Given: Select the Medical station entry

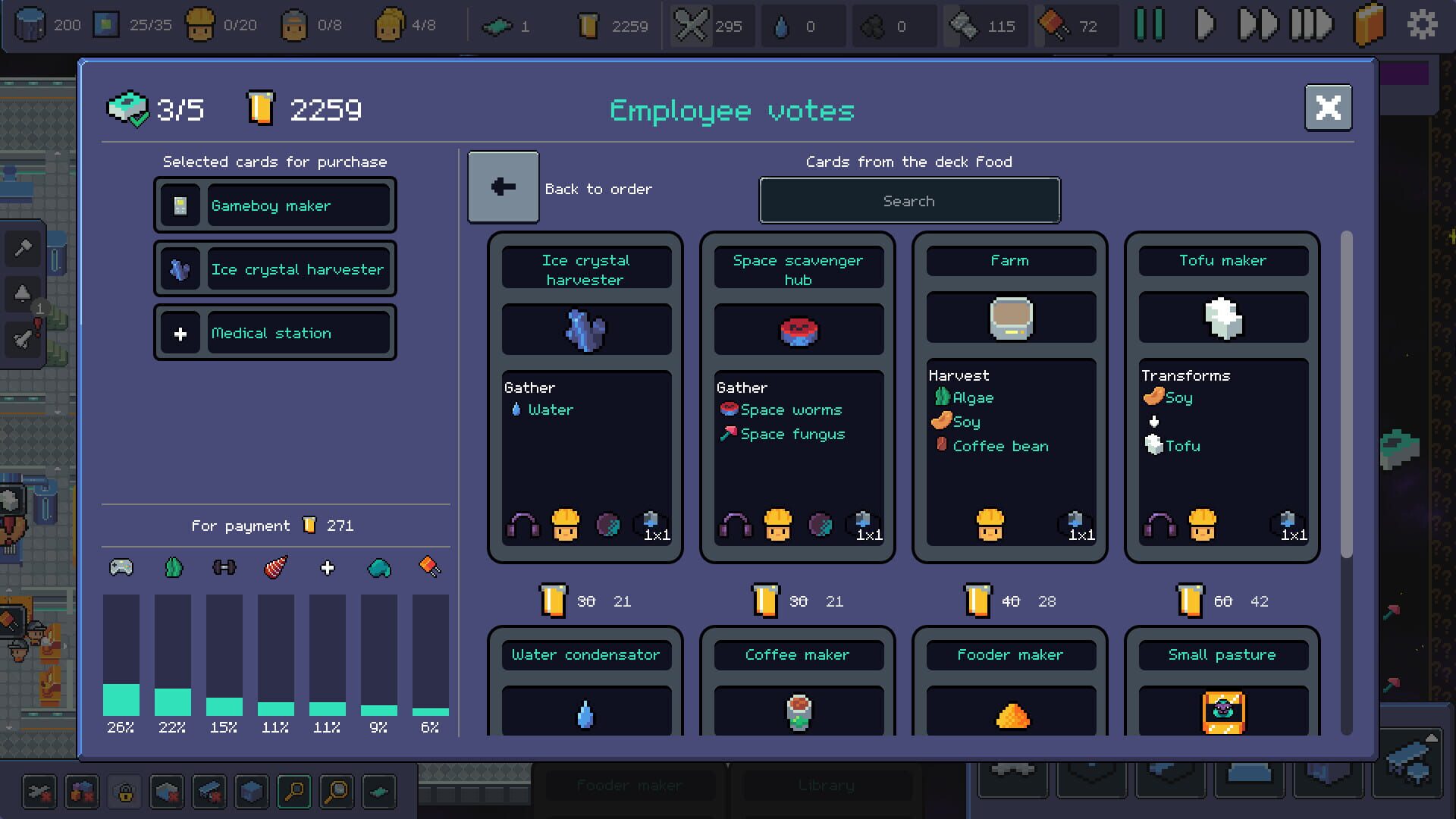Looking at the screenshot, I should (275, 332).
